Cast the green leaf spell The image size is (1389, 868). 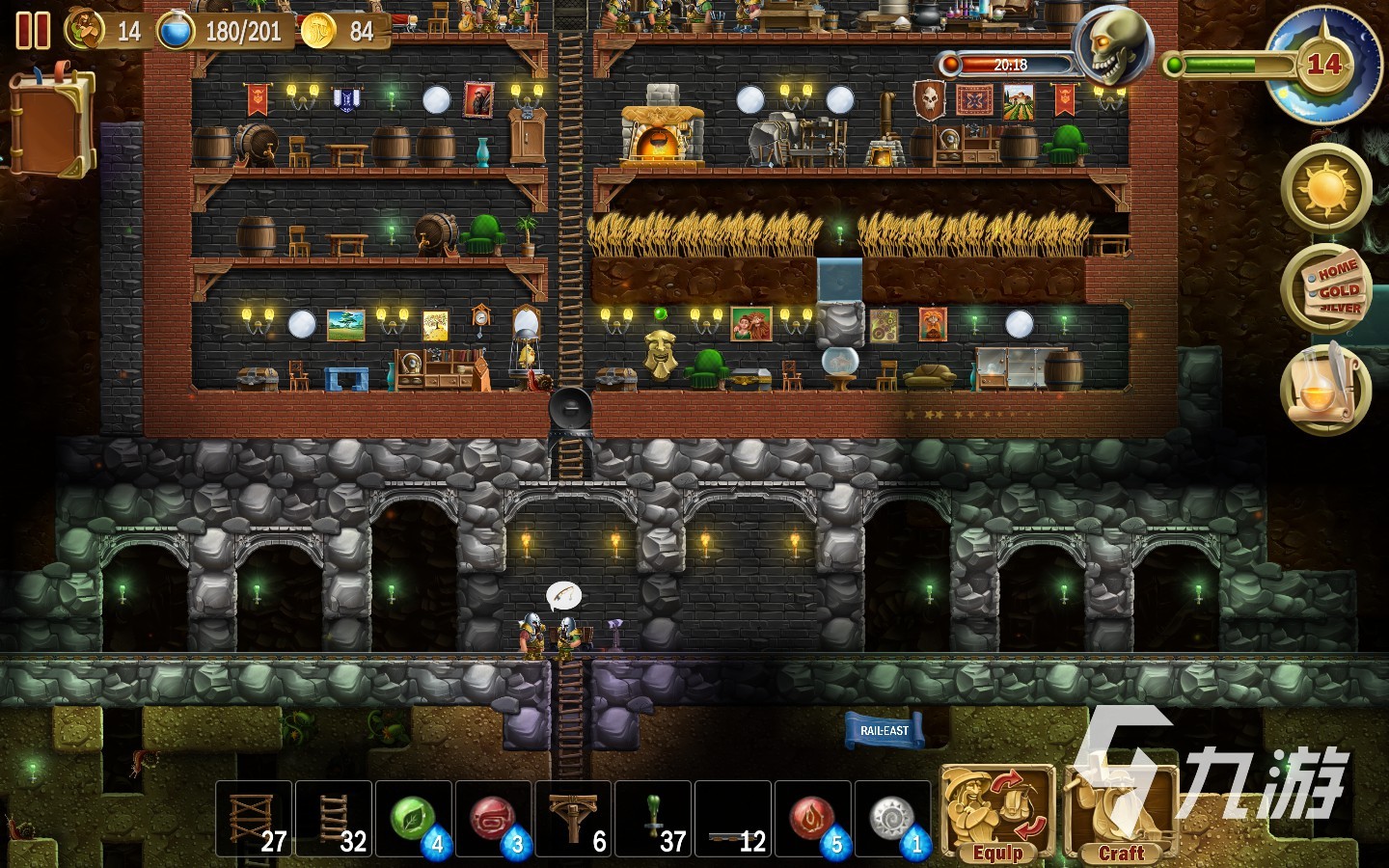(x=414, y=819)
